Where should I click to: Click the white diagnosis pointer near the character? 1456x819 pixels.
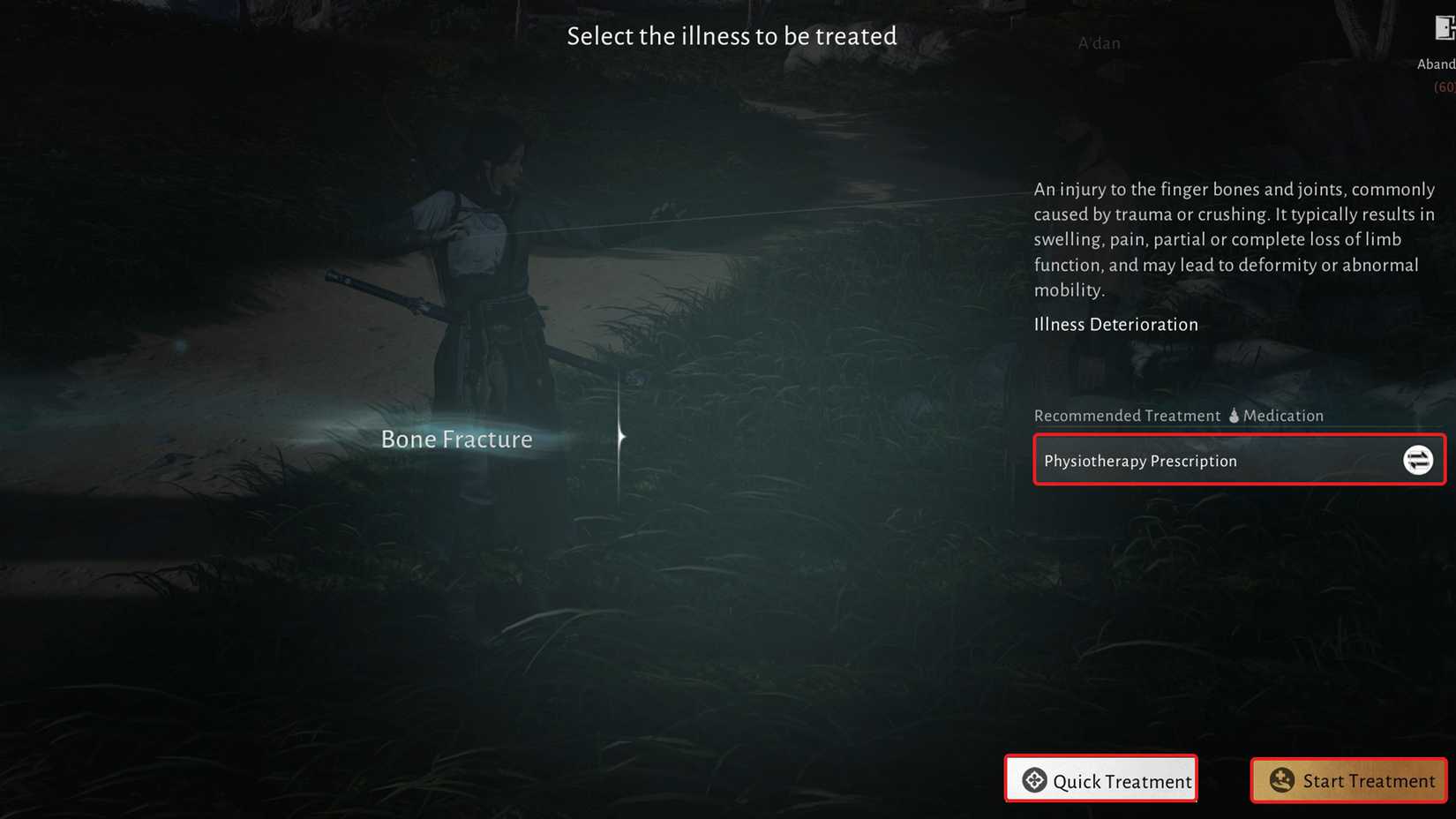tap(620, 435)
